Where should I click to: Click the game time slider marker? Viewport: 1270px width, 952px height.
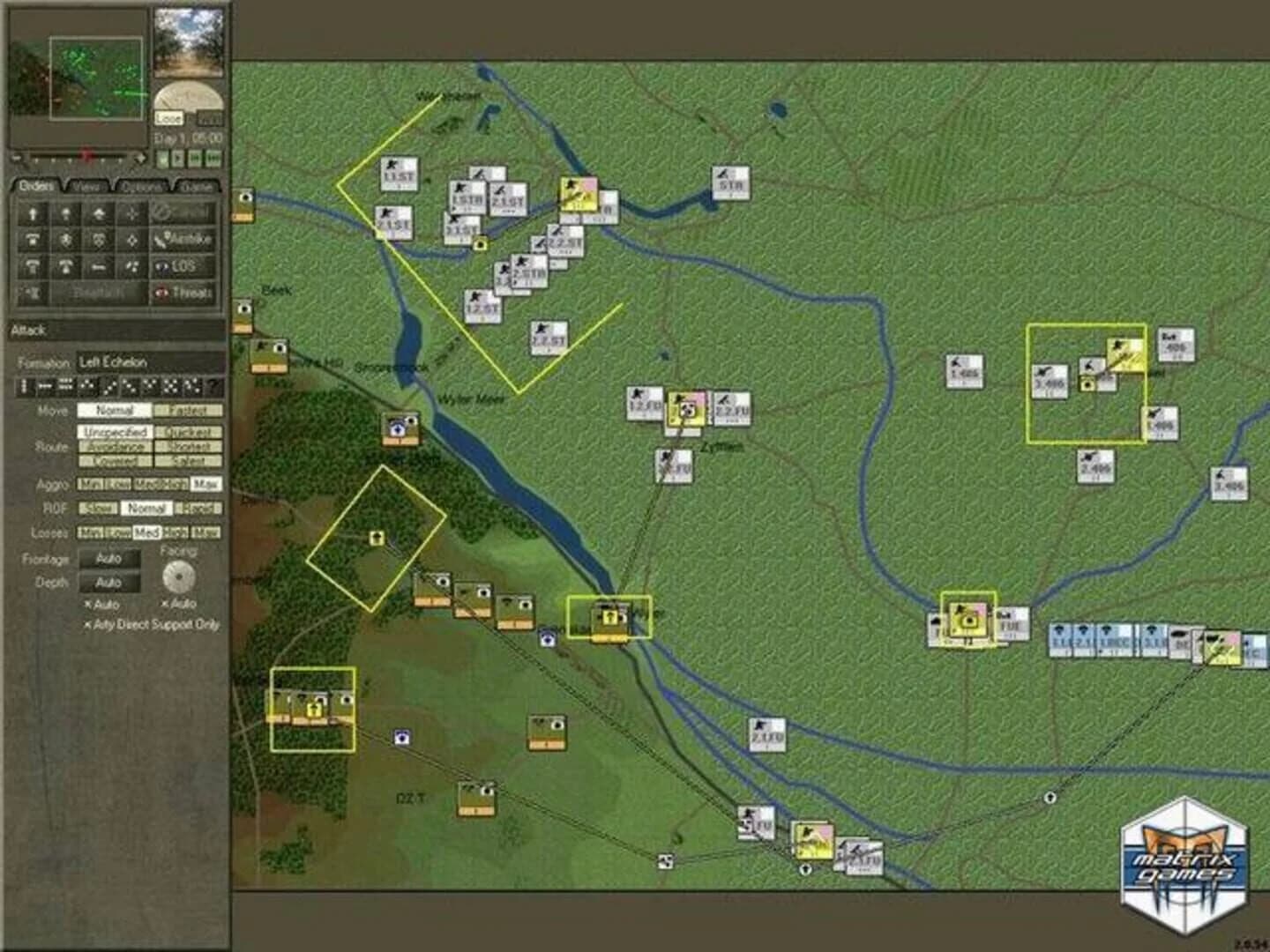coord(86,156)
